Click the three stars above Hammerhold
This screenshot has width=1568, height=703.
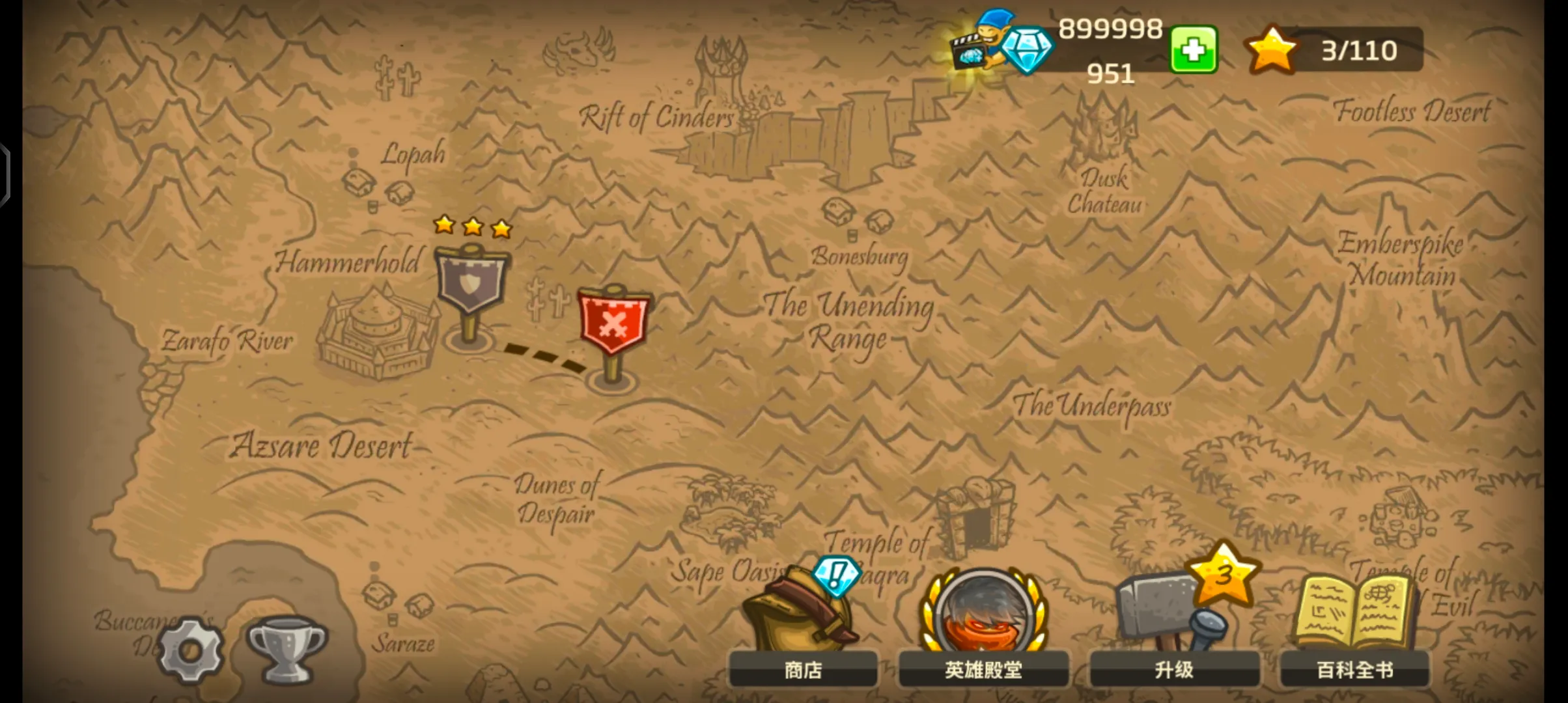tap(470, 228)
